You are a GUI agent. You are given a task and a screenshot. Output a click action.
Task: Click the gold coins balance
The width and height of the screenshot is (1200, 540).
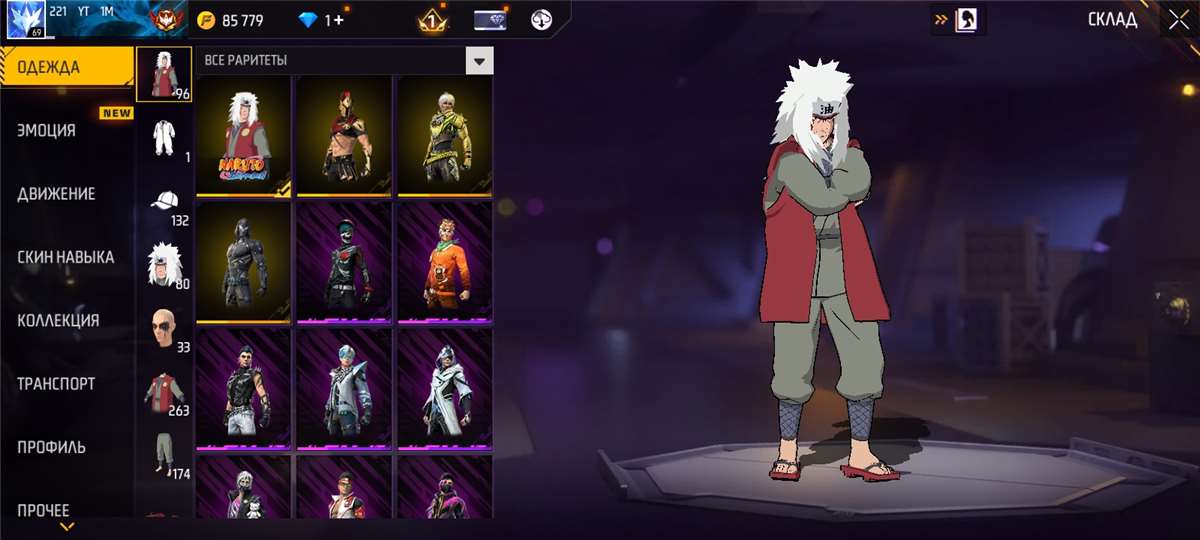232,20
